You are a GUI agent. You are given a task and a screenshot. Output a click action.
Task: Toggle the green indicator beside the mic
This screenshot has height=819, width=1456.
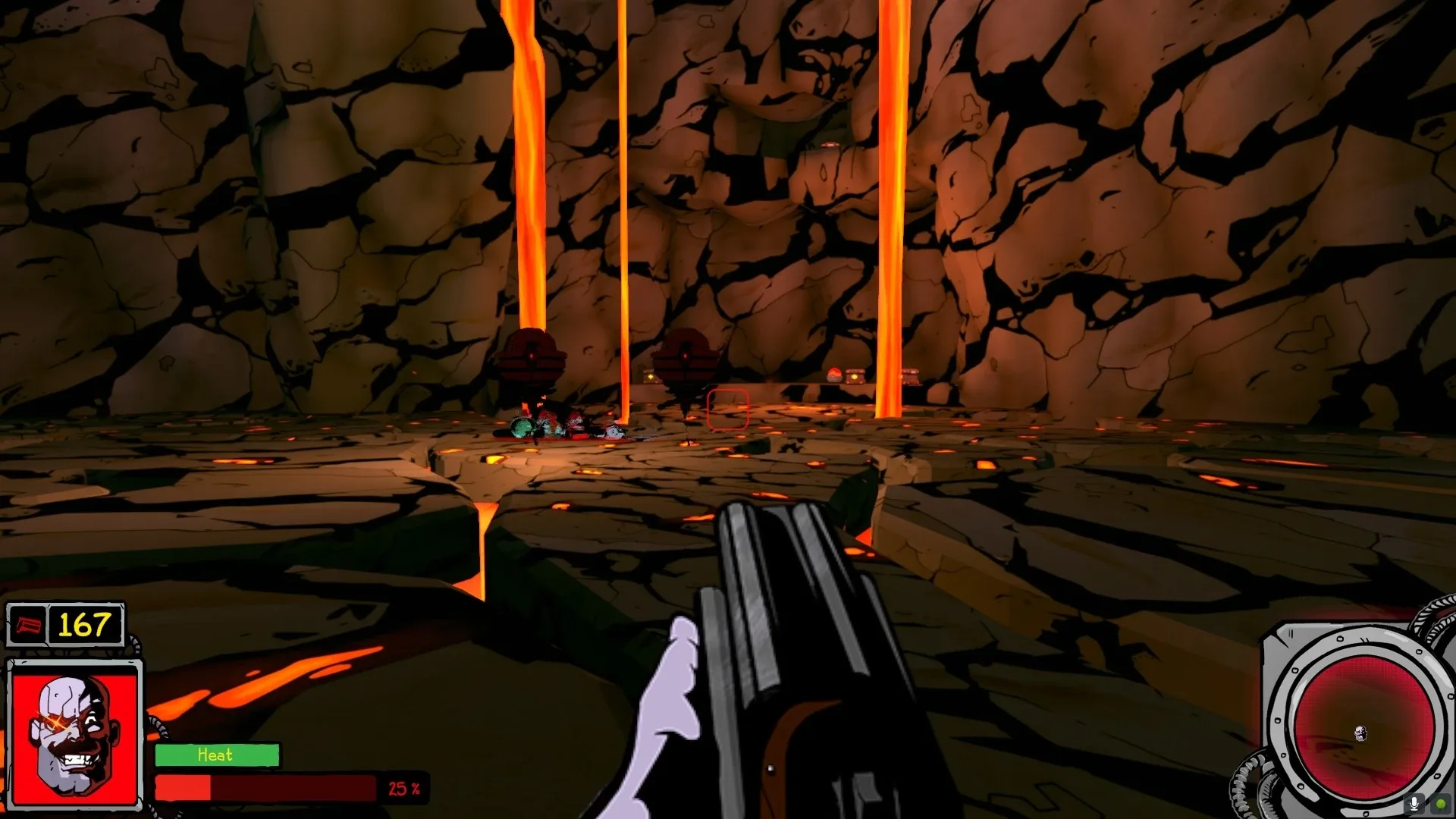pyautogui.click(x=1441, y=802)
